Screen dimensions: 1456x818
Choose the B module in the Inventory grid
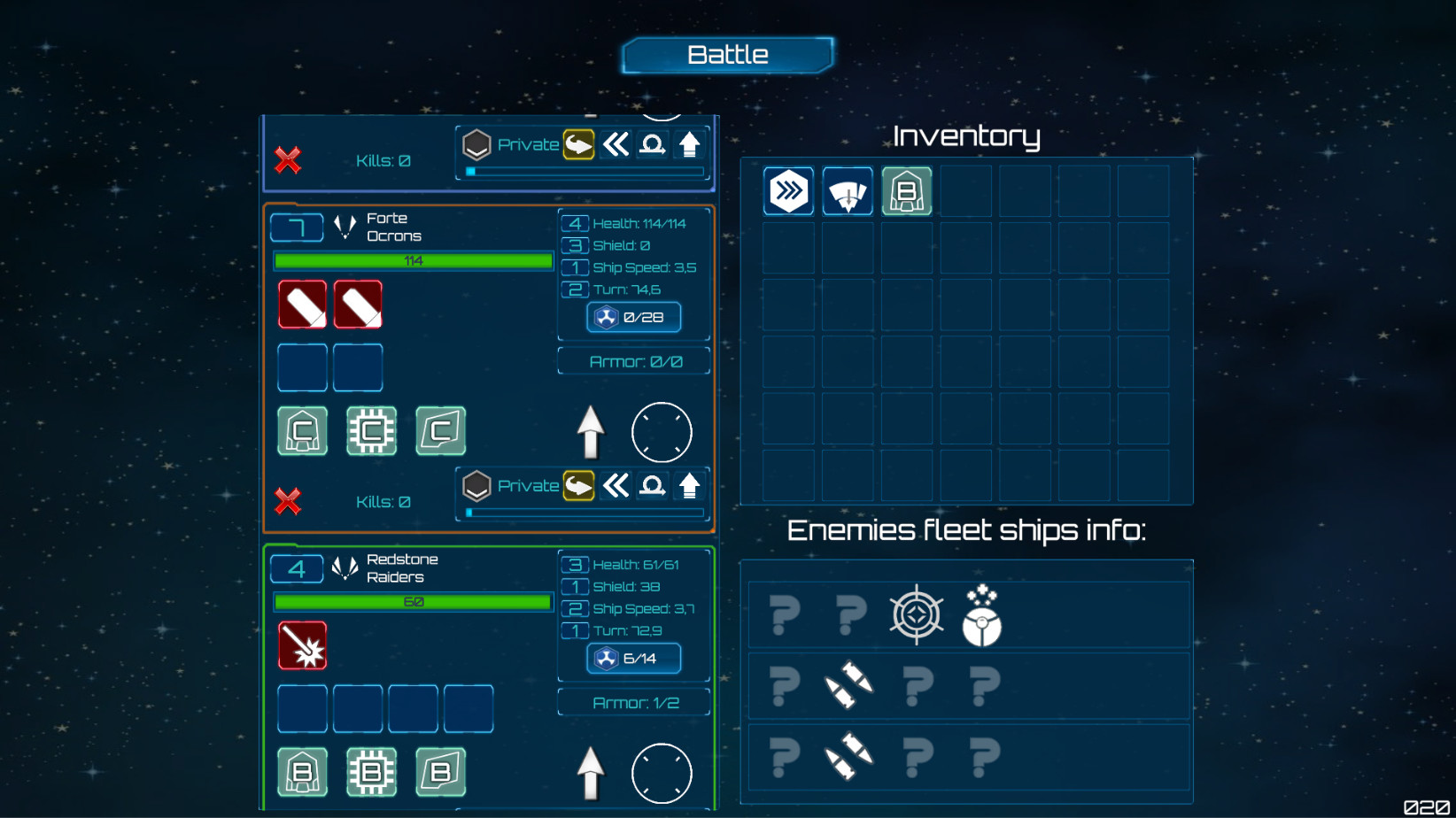tap(906, 191)
